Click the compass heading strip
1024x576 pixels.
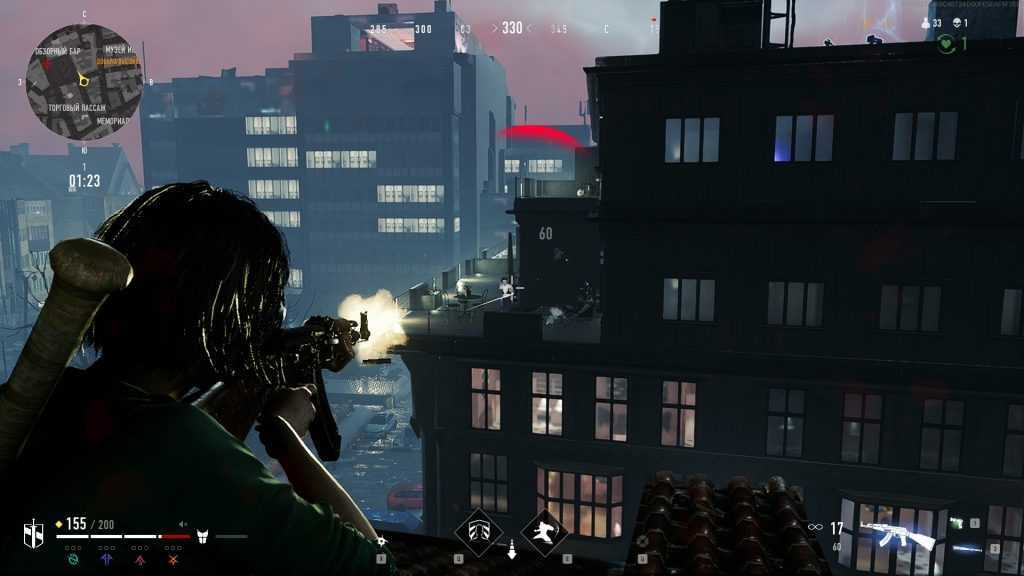pyautogui.click(x=512, y=29)
